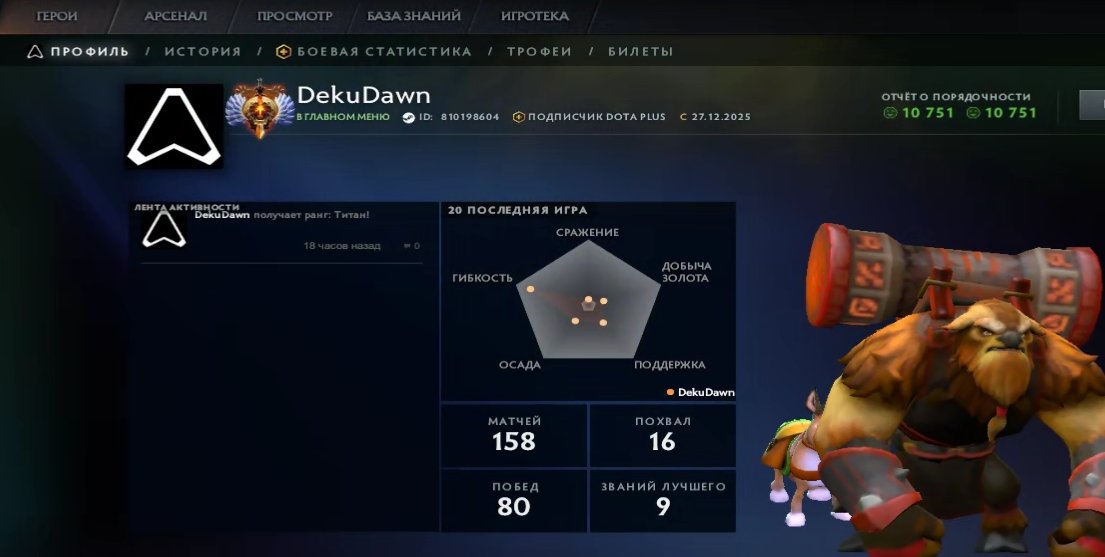Click the Побед 80 stat tile
This screenshot has width=1105, height=557.
514,499
